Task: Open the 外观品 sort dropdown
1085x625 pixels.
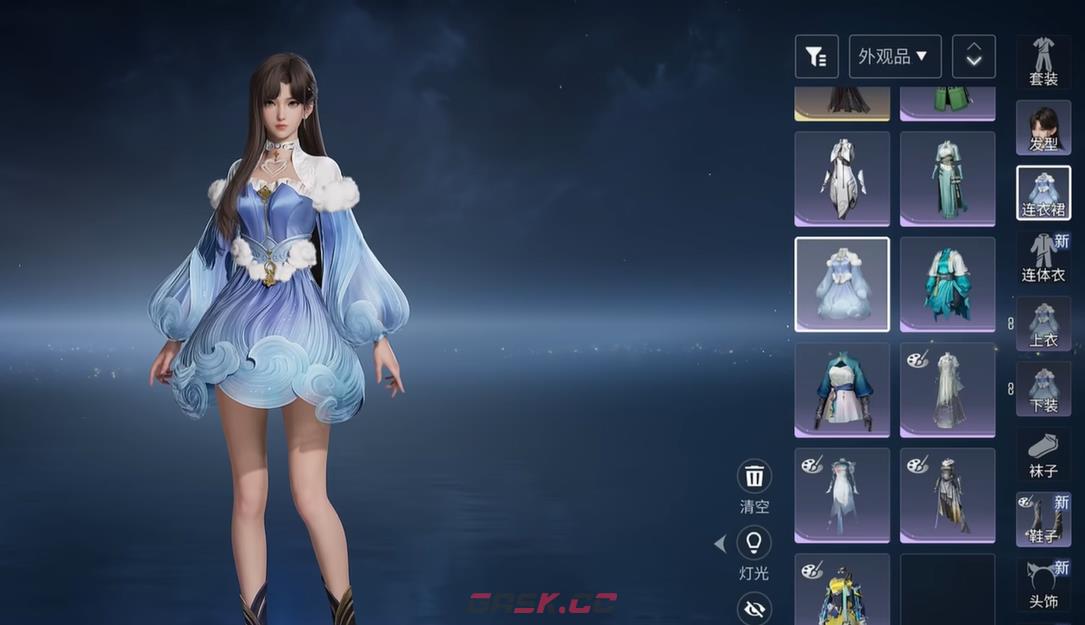Action: [894, 57]
